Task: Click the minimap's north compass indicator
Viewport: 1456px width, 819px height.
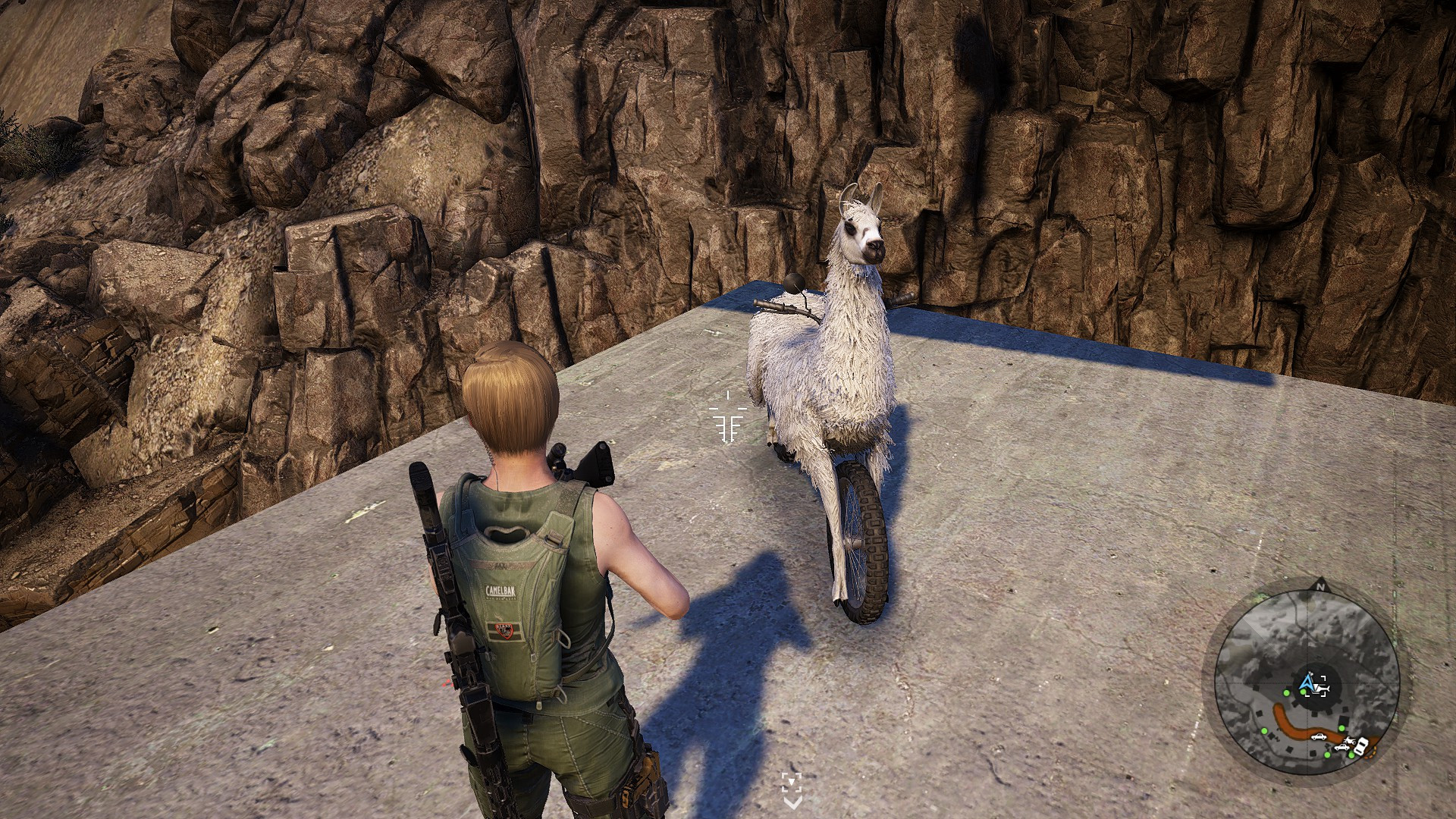Action: [x=1319, y=586]
